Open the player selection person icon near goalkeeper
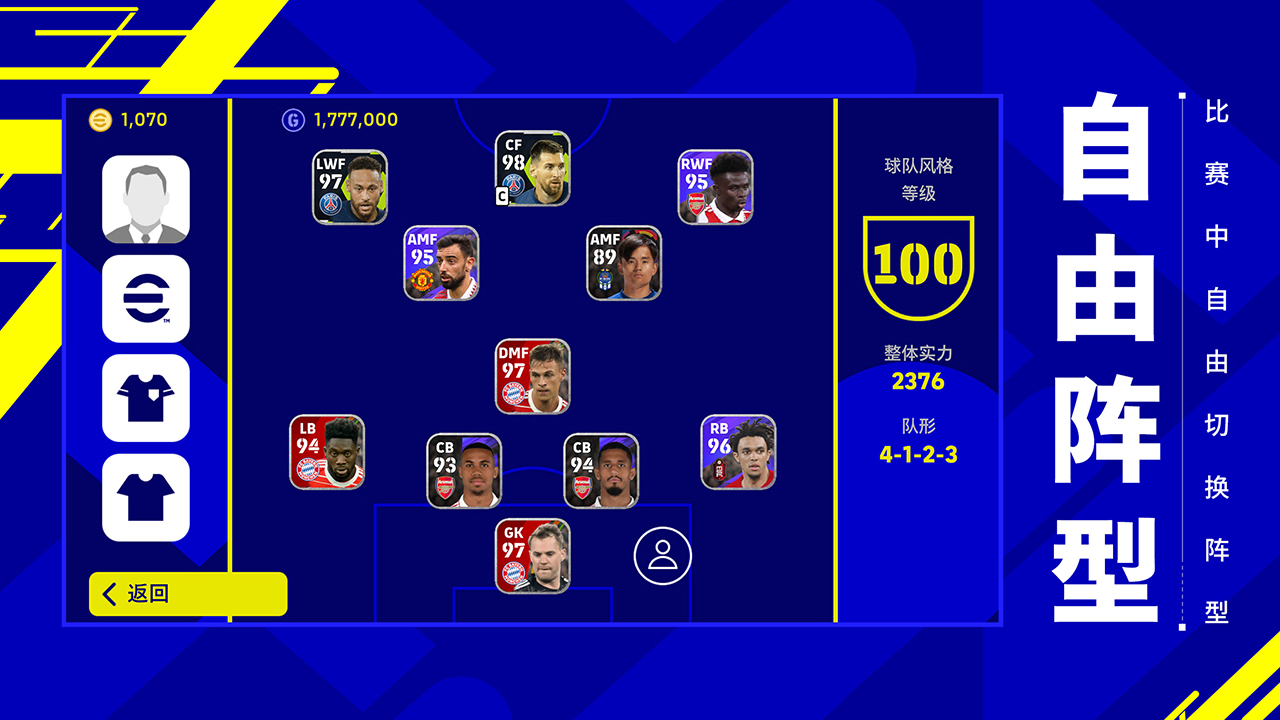The height and width of the screenshot is (720, 1280). tap(660, 555)
